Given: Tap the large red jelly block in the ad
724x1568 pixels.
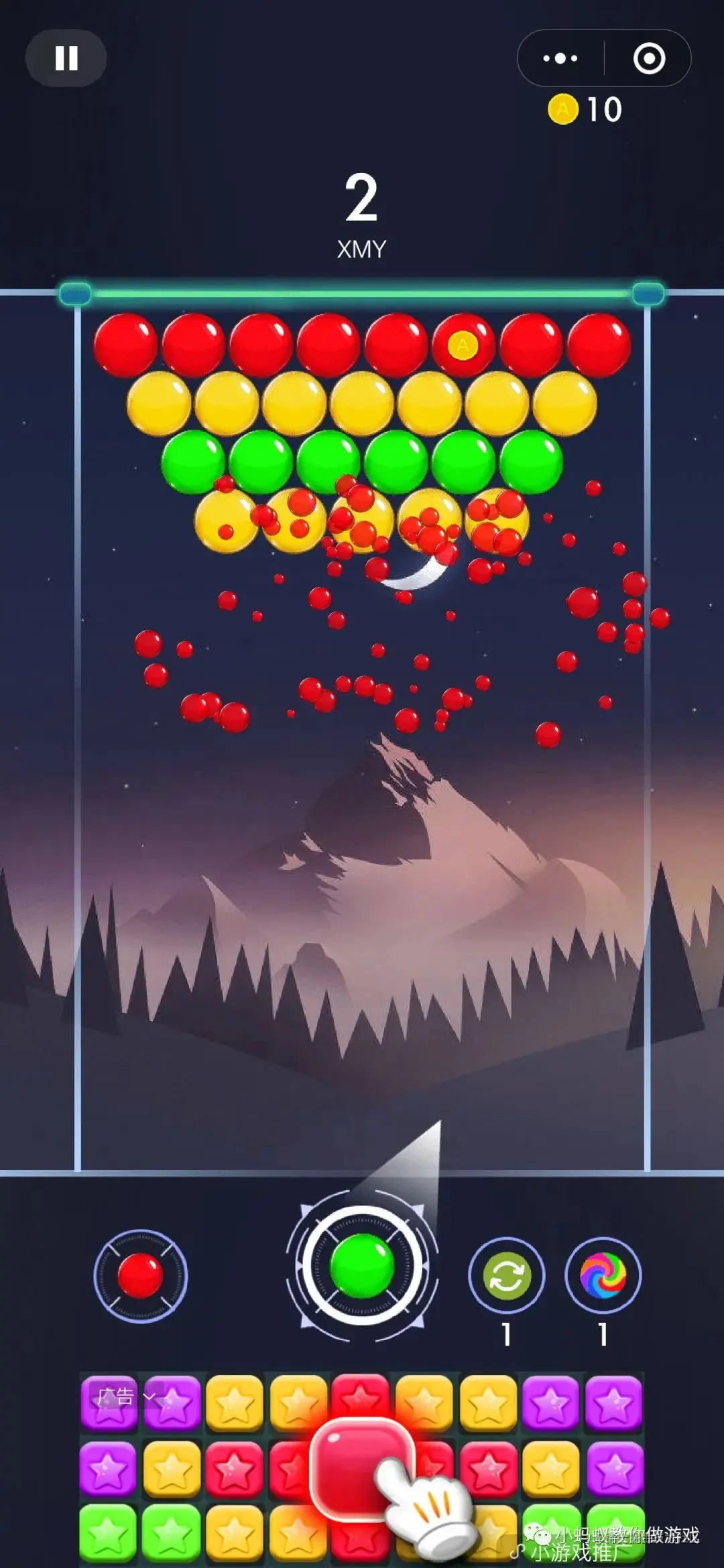Looking at the screenshot, I should point(359,1467).
